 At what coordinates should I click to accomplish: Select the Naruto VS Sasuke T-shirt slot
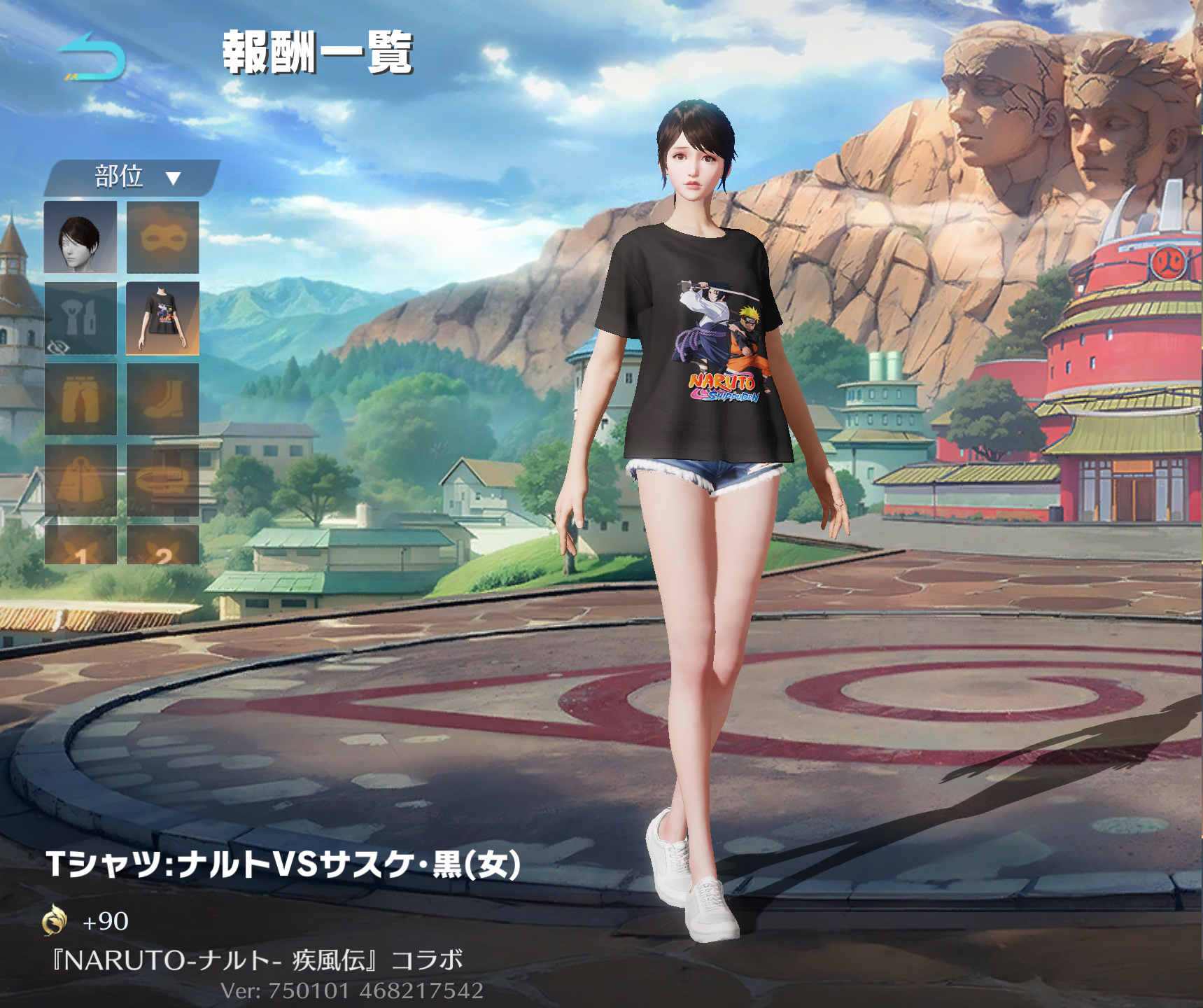click(162, 318)
